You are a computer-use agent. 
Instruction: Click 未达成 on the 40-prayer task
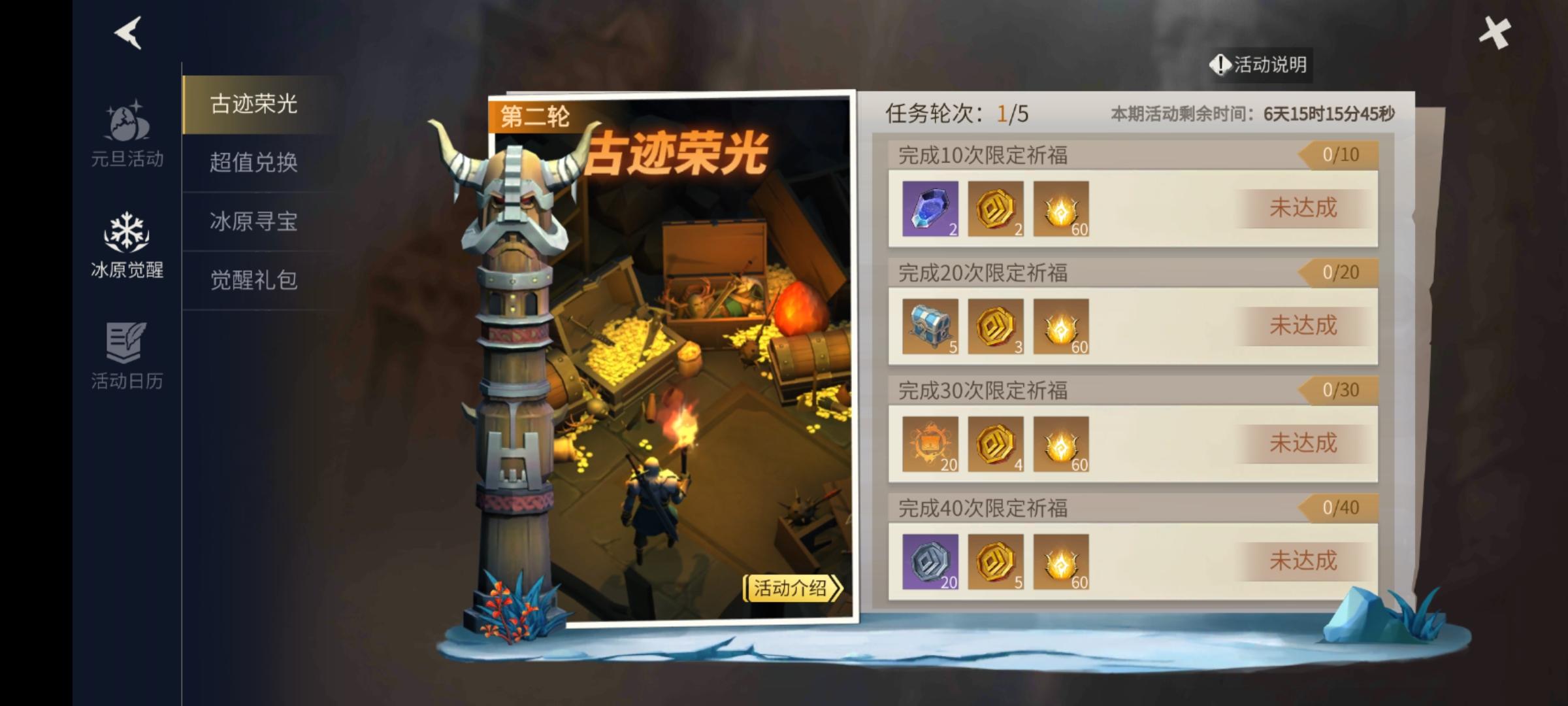pos(1303,561)
